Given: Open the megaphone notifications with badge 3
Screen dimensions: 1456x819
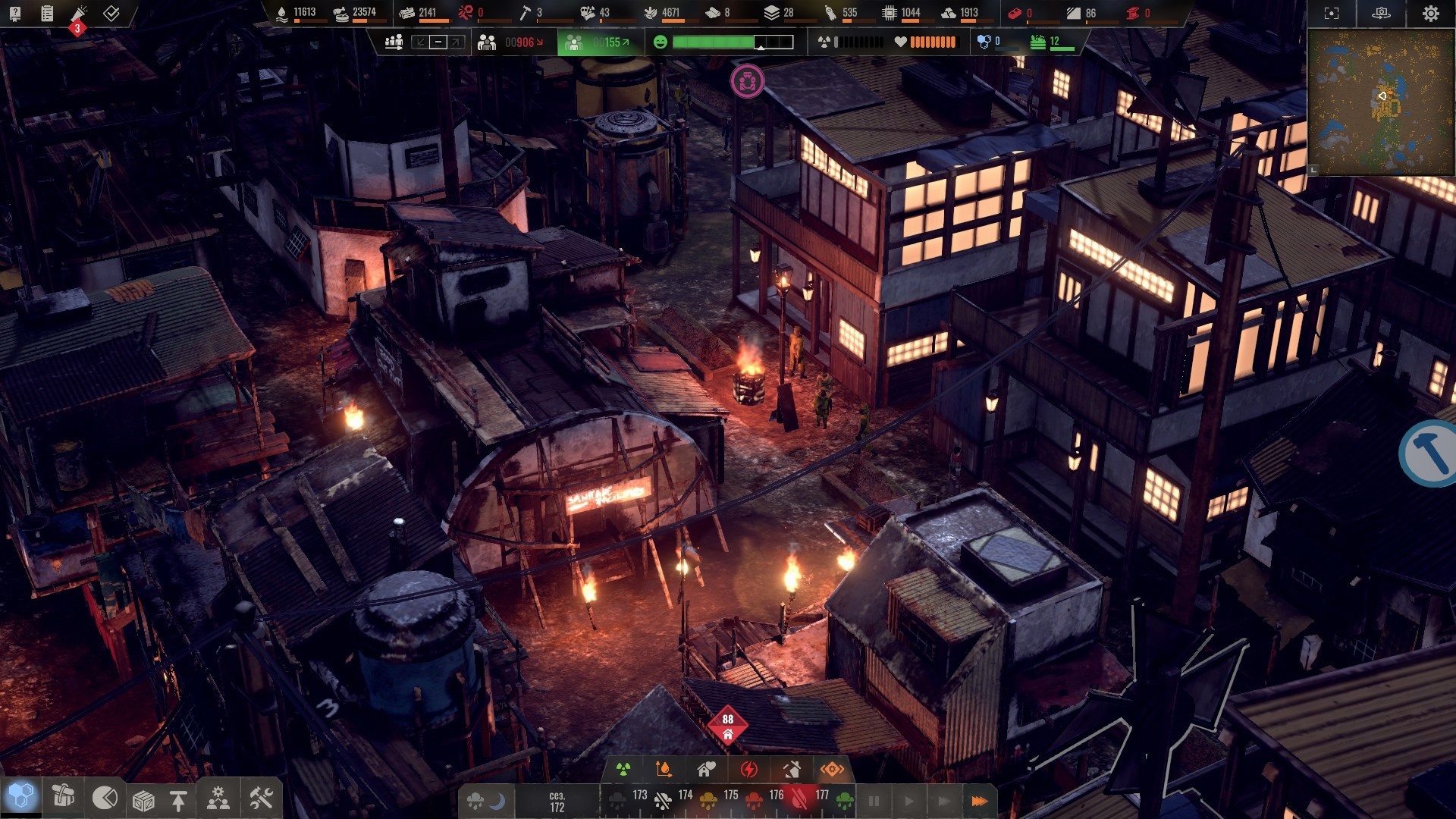Looking at the screenshot, I should pos(79,14).
